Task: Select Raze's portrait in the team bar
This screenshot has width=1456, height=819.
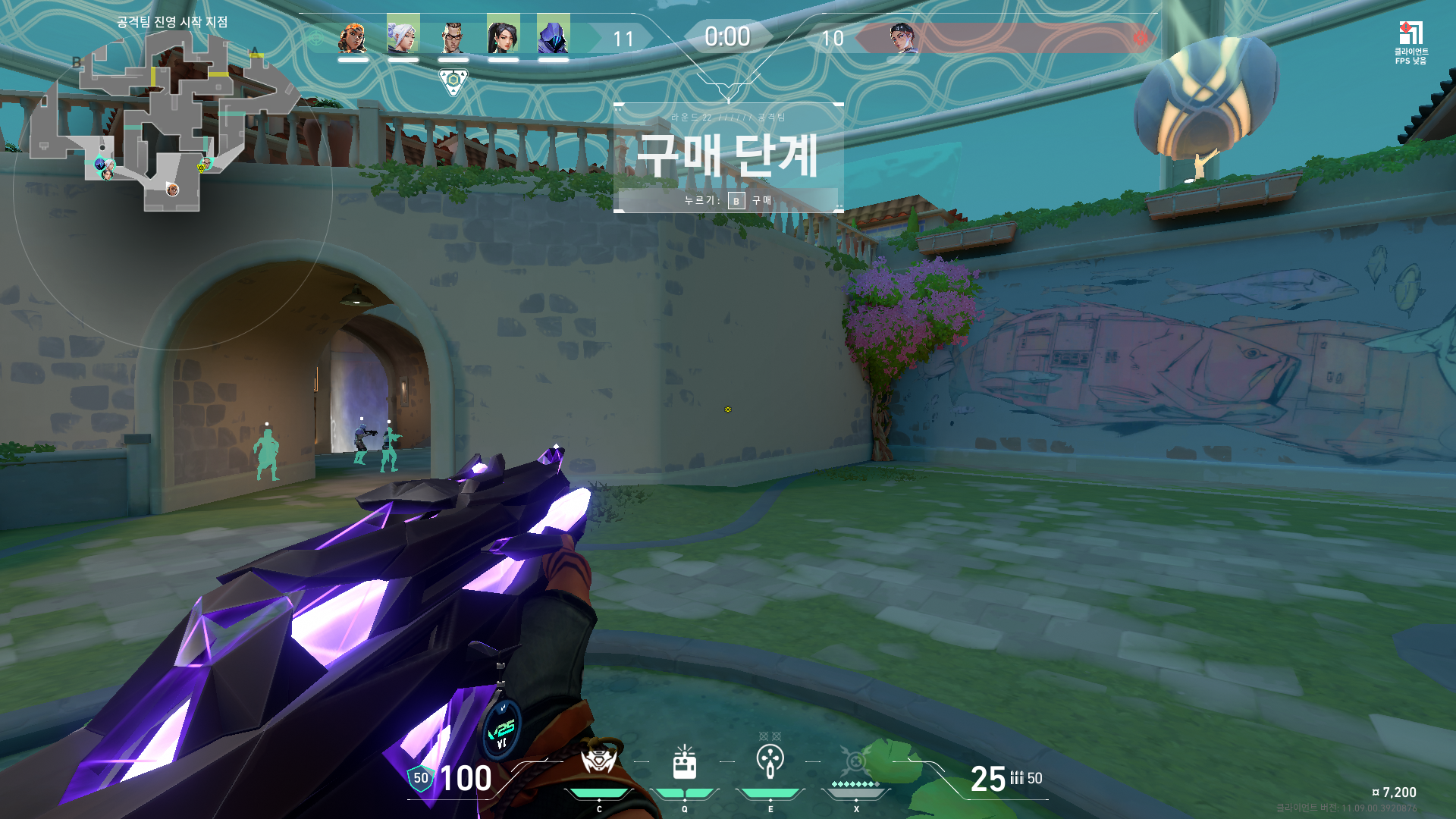Action: click(x=353, y=37)
